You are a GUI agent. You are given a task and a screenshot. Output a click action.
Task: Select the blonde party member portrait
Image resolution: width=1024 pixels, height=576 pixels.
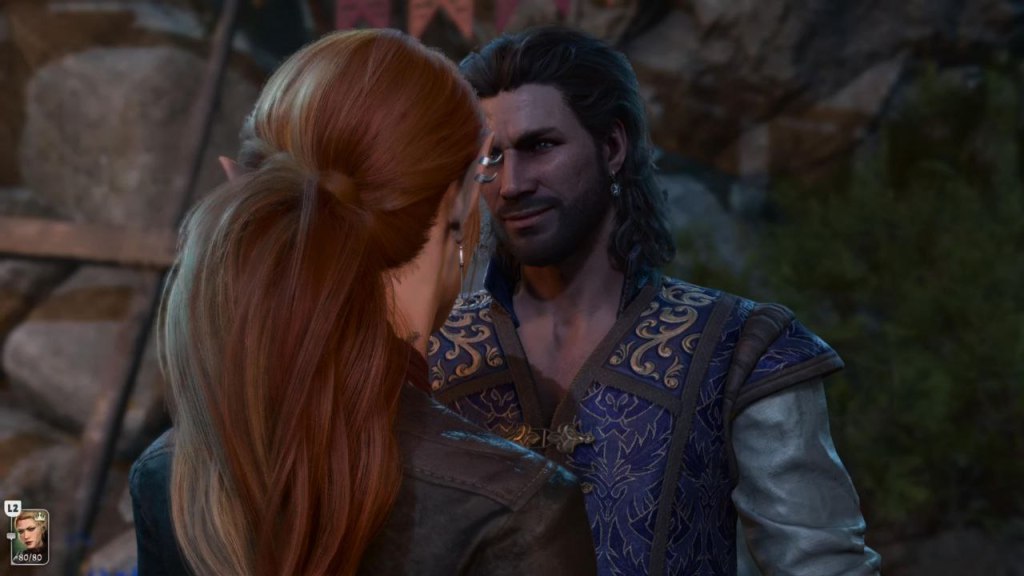tap(29, 535)
